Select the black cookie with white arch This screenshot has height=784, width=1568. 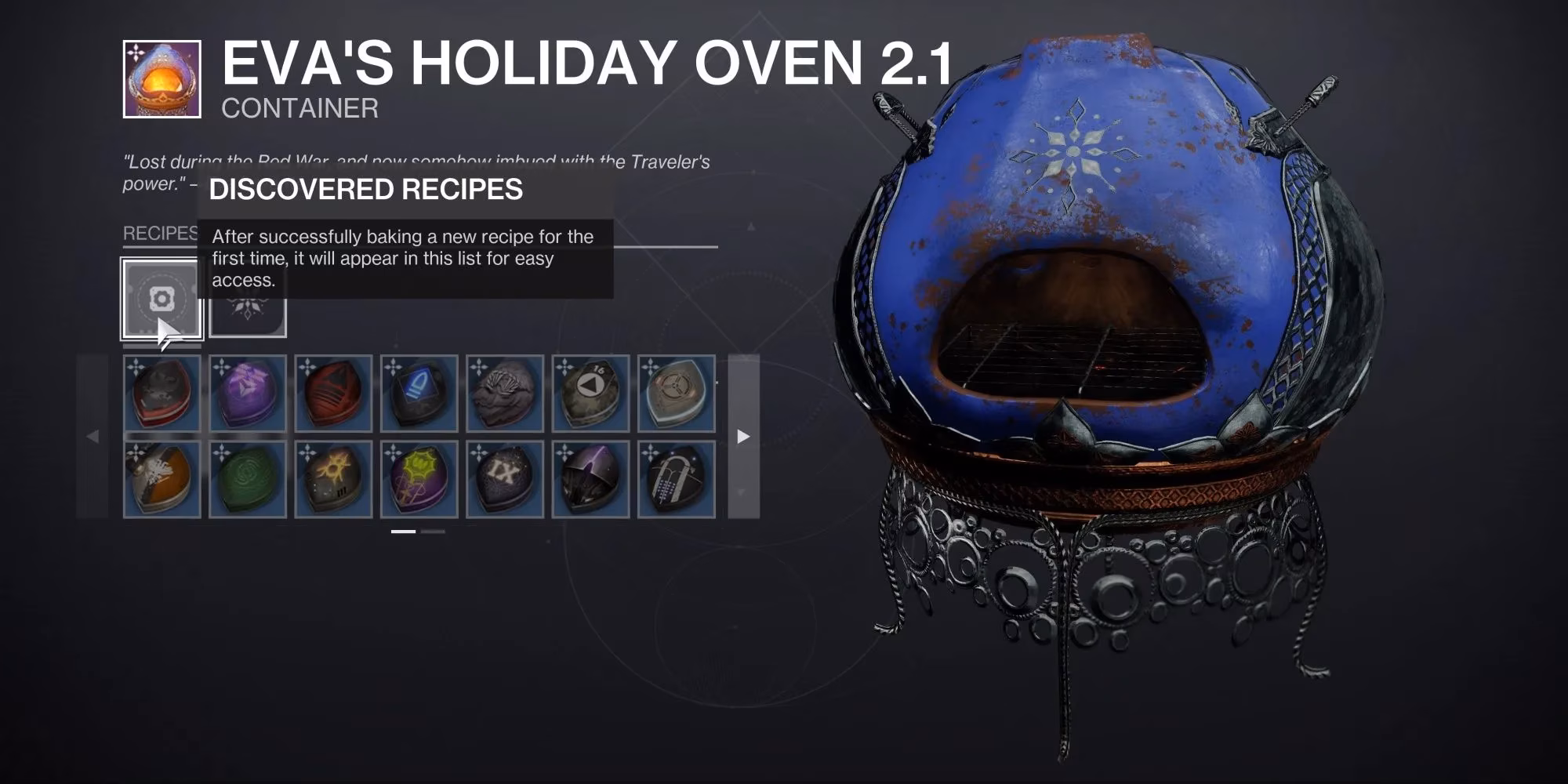click(x=676, y=479)
